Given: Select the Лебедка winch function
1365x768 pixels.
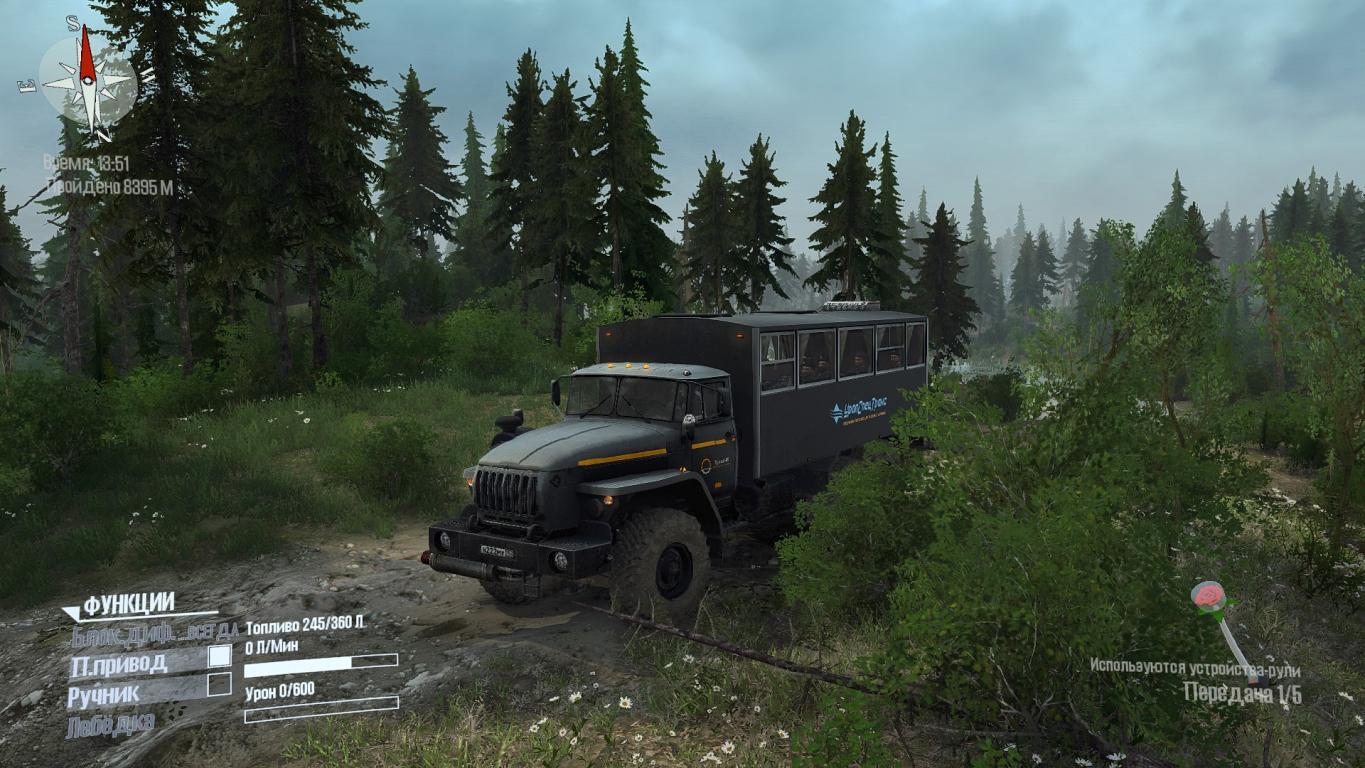Looking at the screenshot, I should coord(111,723).
